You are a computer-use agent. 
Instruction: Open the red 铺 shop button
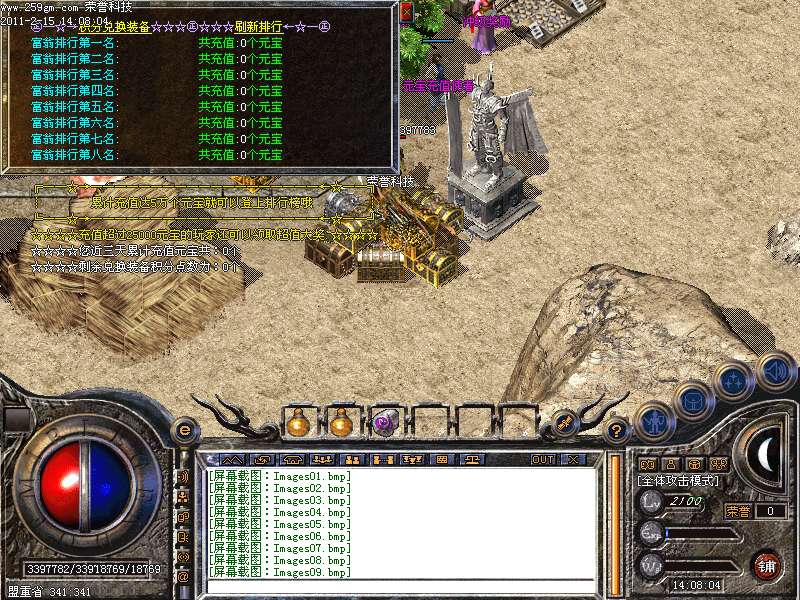point(766,565)
